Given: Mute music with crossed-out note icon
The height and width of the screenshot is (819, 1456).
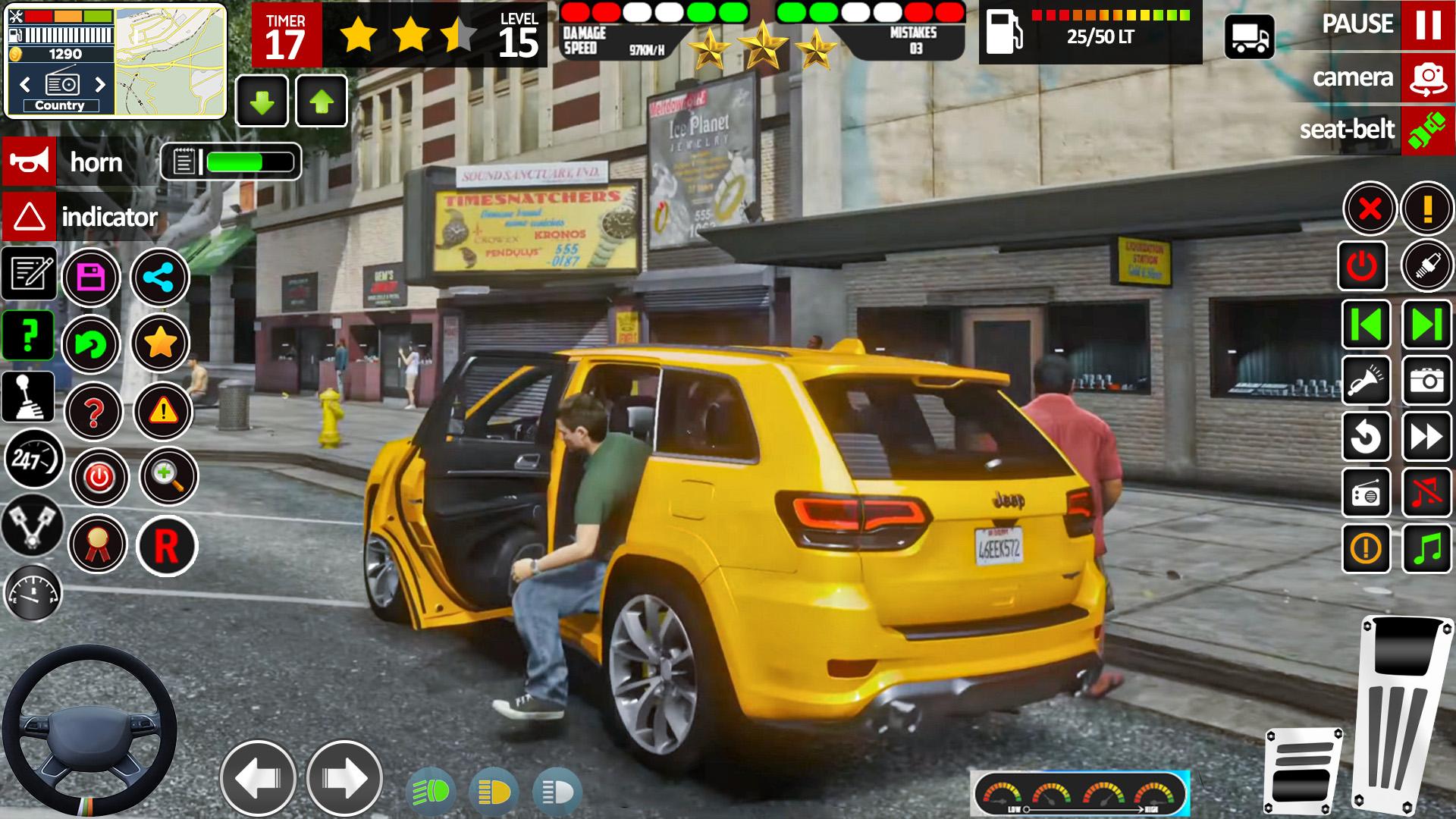Looking at the screenshot, I should tap(1426, 493).
